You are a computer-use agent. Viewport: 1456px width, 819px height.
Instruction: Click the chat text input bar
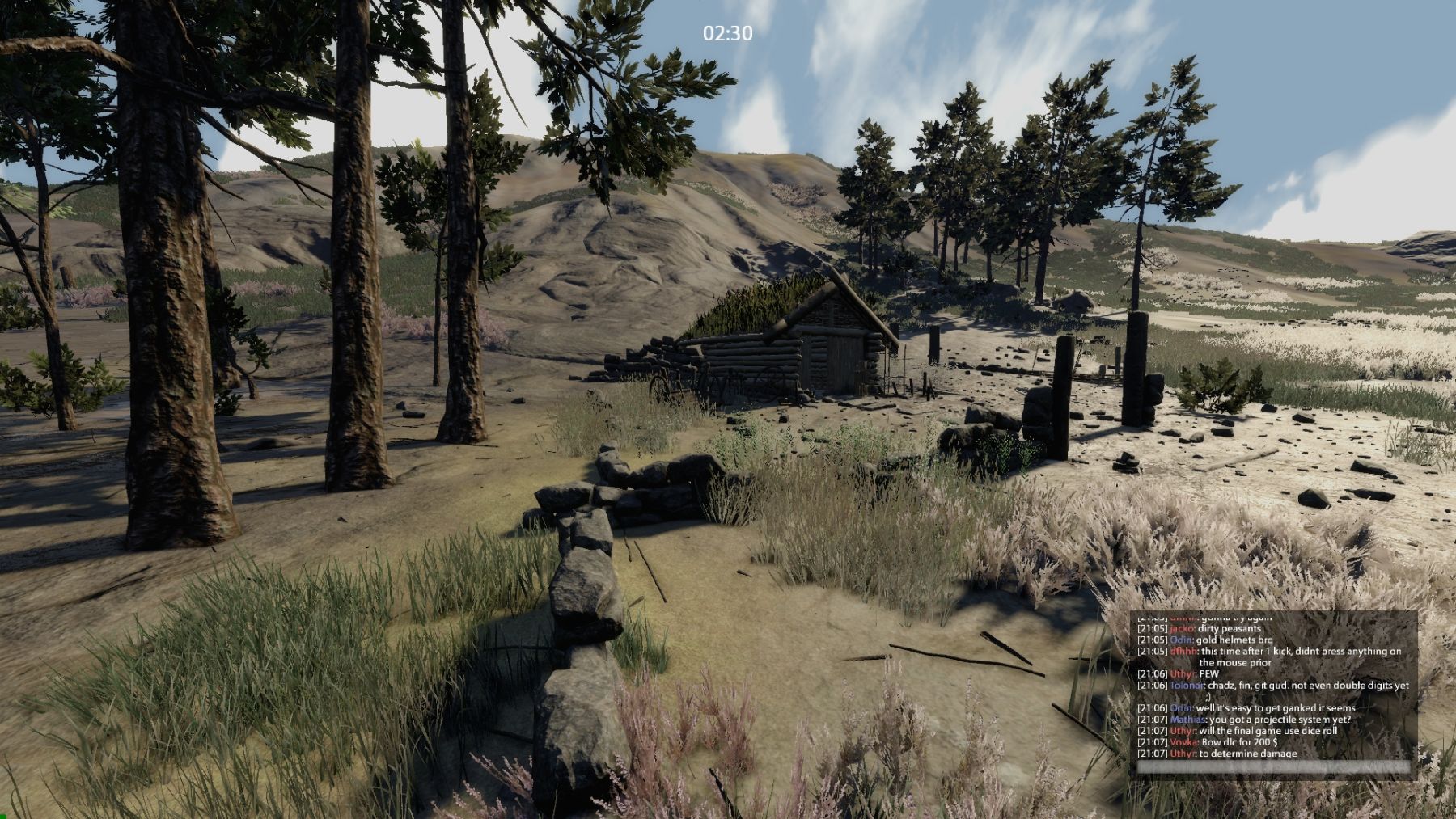pos(1273,766)
